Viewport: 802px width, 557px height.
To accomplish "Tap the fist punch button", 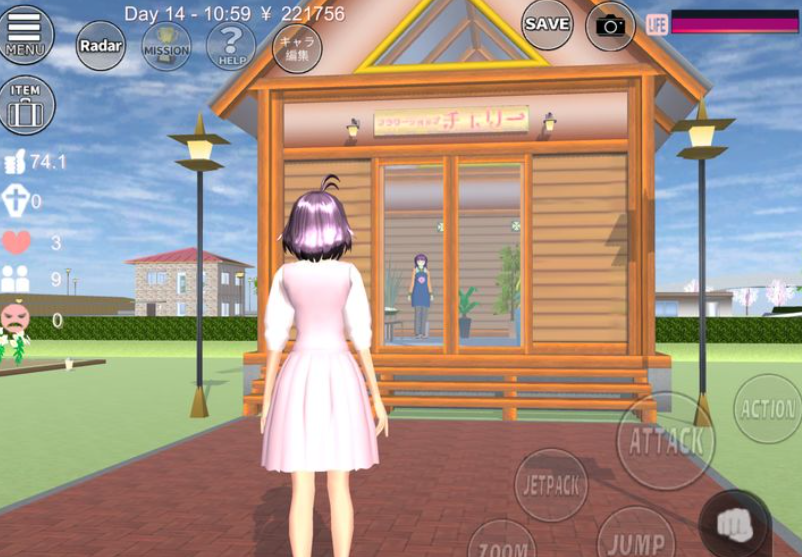I will (x=734, y=524).
